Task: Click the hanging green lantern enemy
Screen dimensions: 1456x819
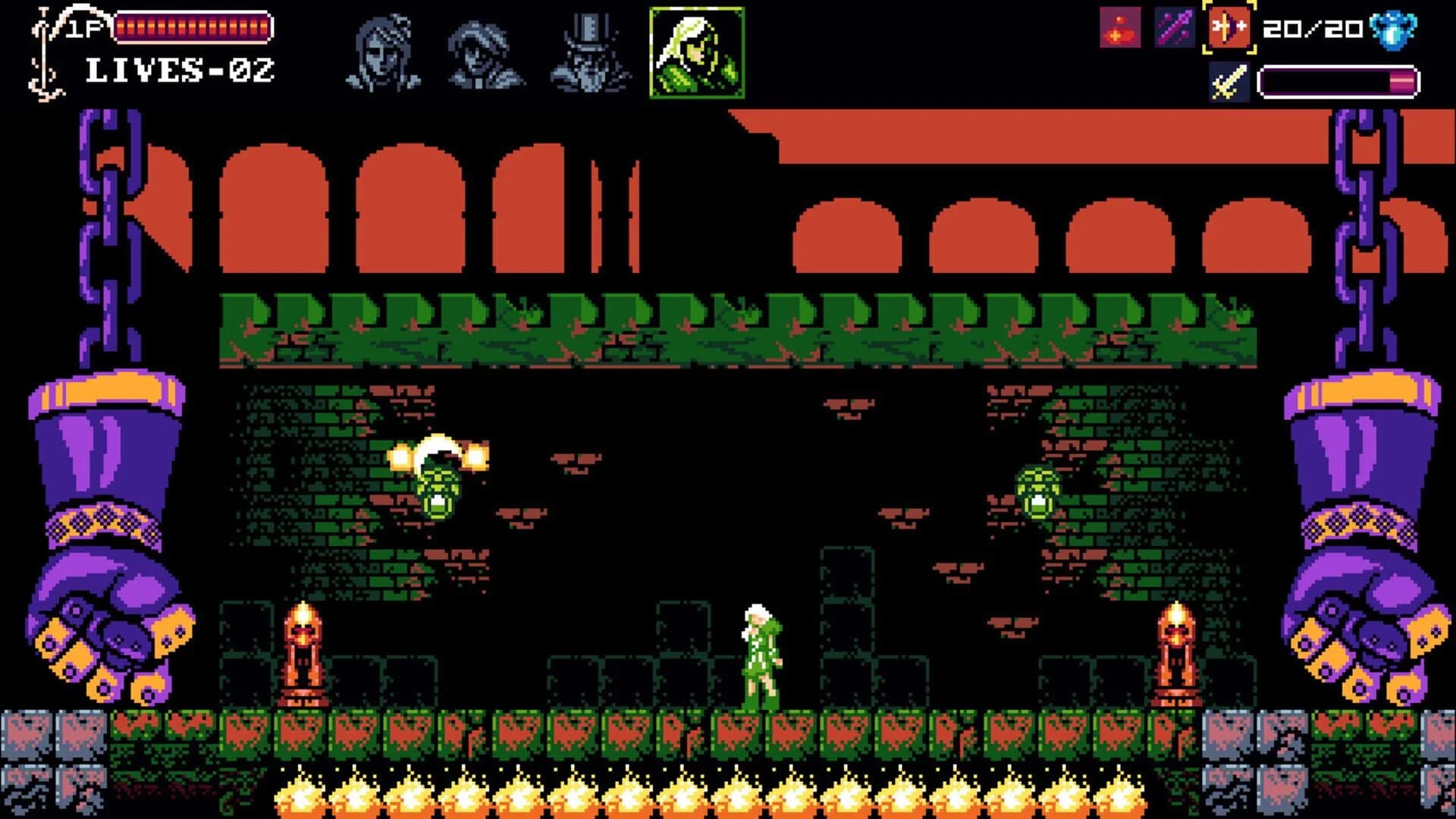Action: (x=438, y=485)
